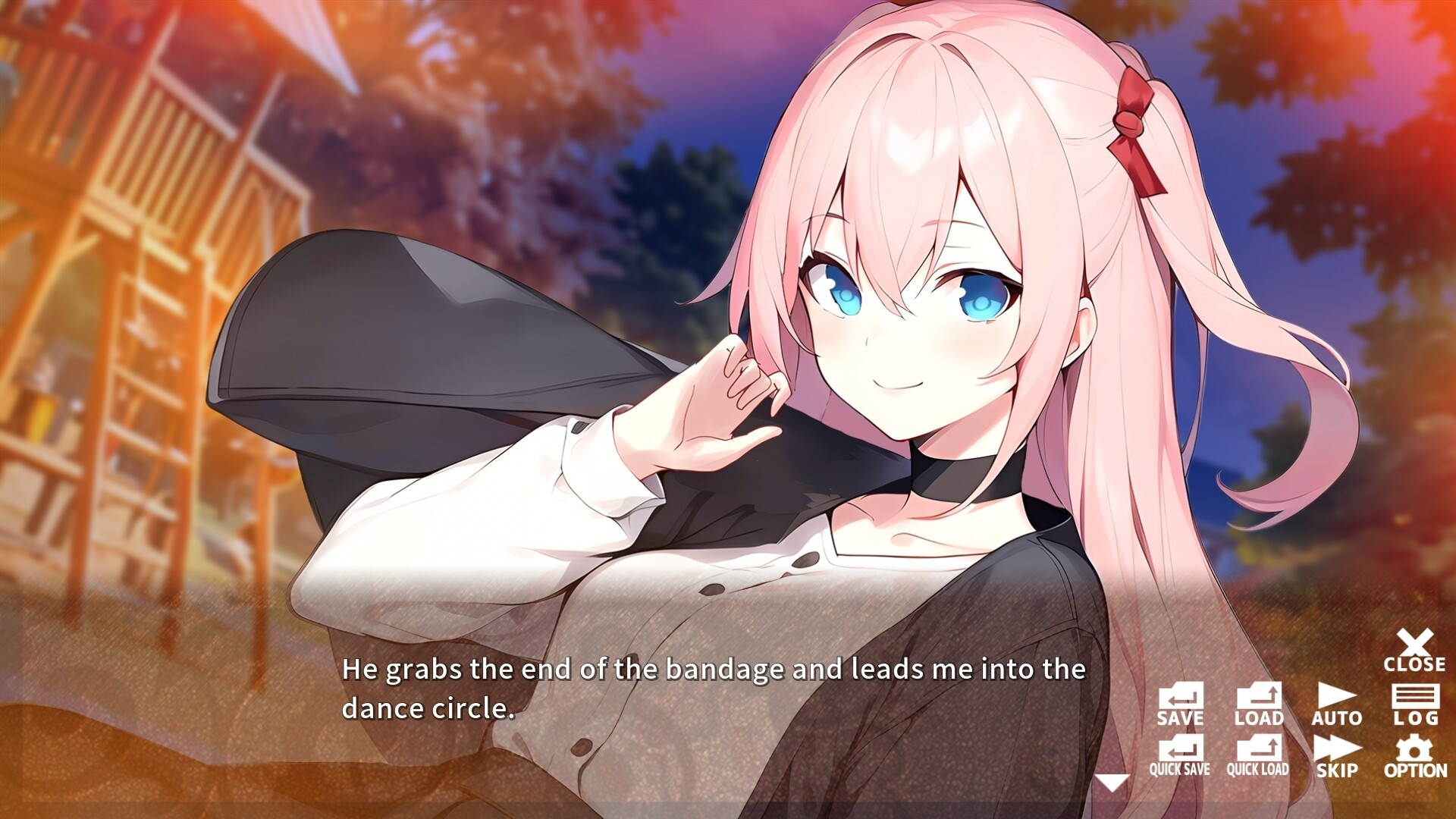1456x819 pixels.
Task: Activate the Skip button
Action: pos(1337,756)
